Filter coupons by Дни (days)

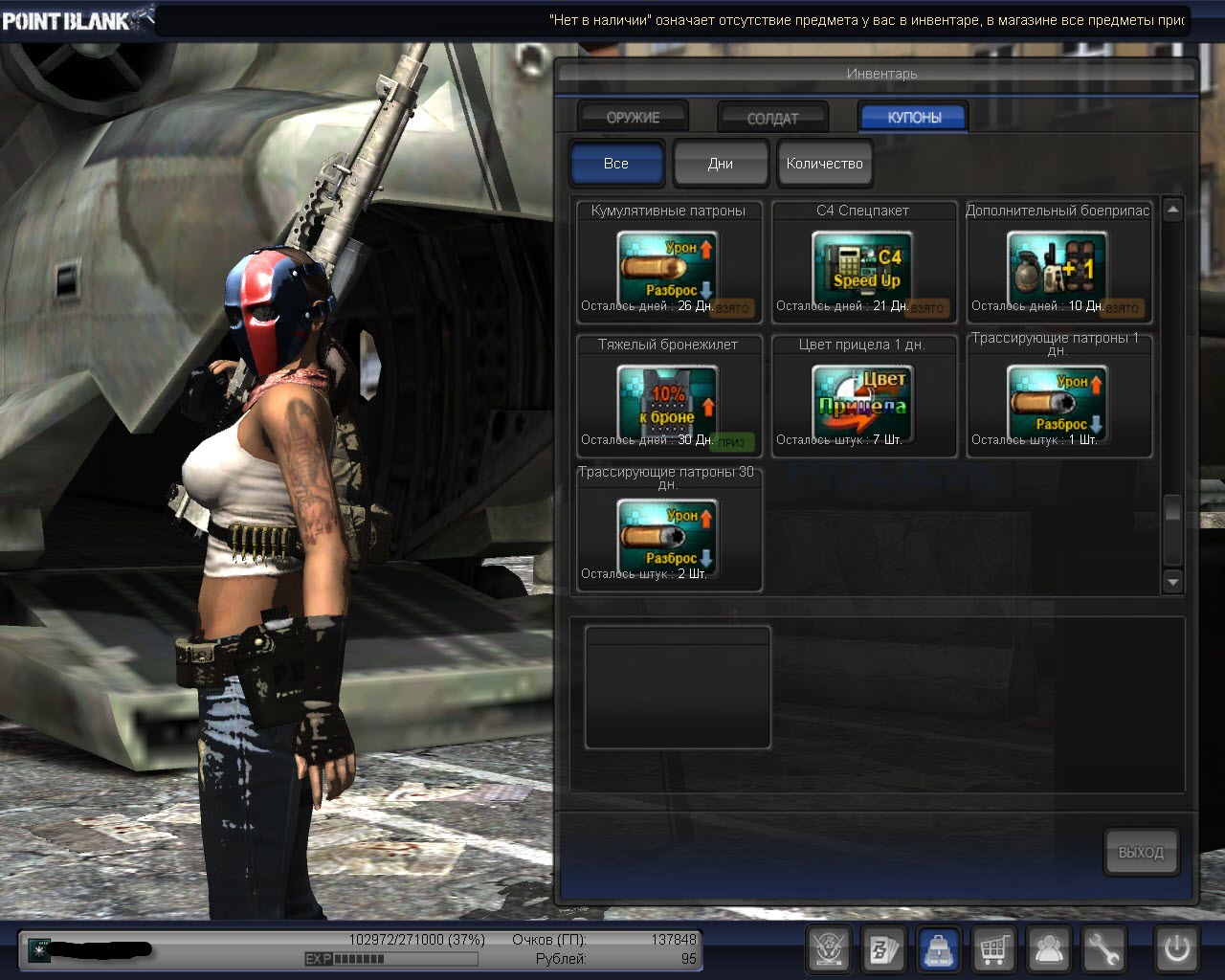coord(721,164)
